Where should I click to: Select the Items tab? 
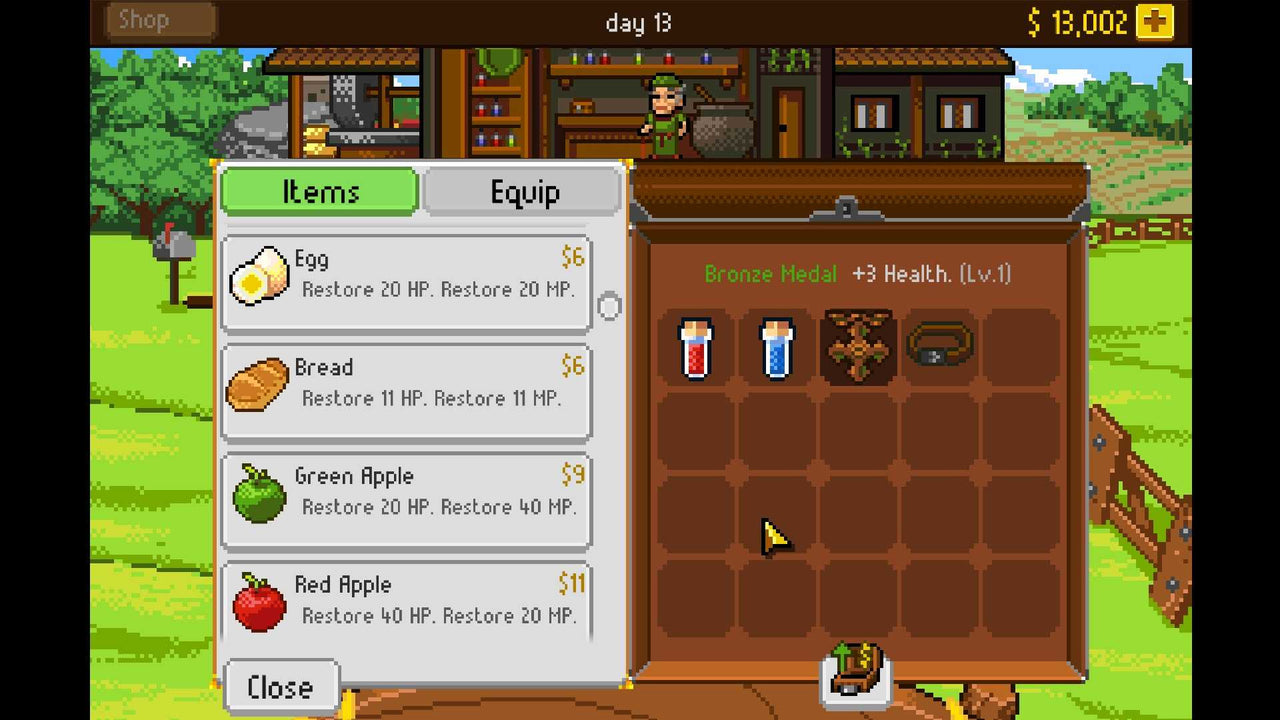(318, 192)
